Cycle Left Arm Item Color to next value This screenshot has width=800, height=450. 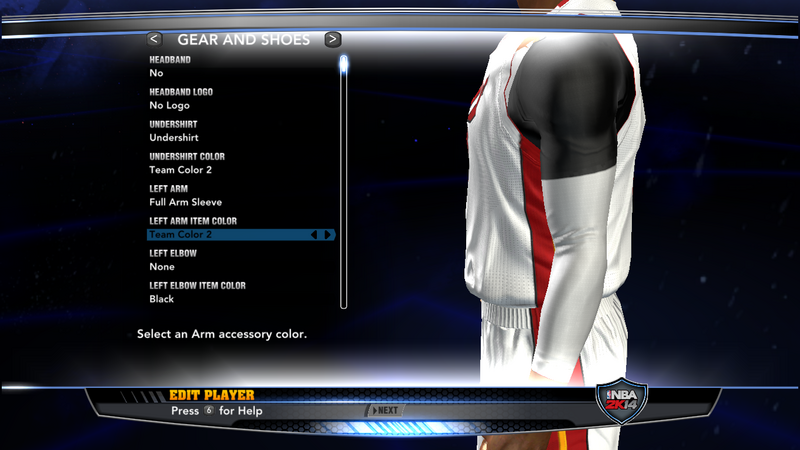pos(328,235)
